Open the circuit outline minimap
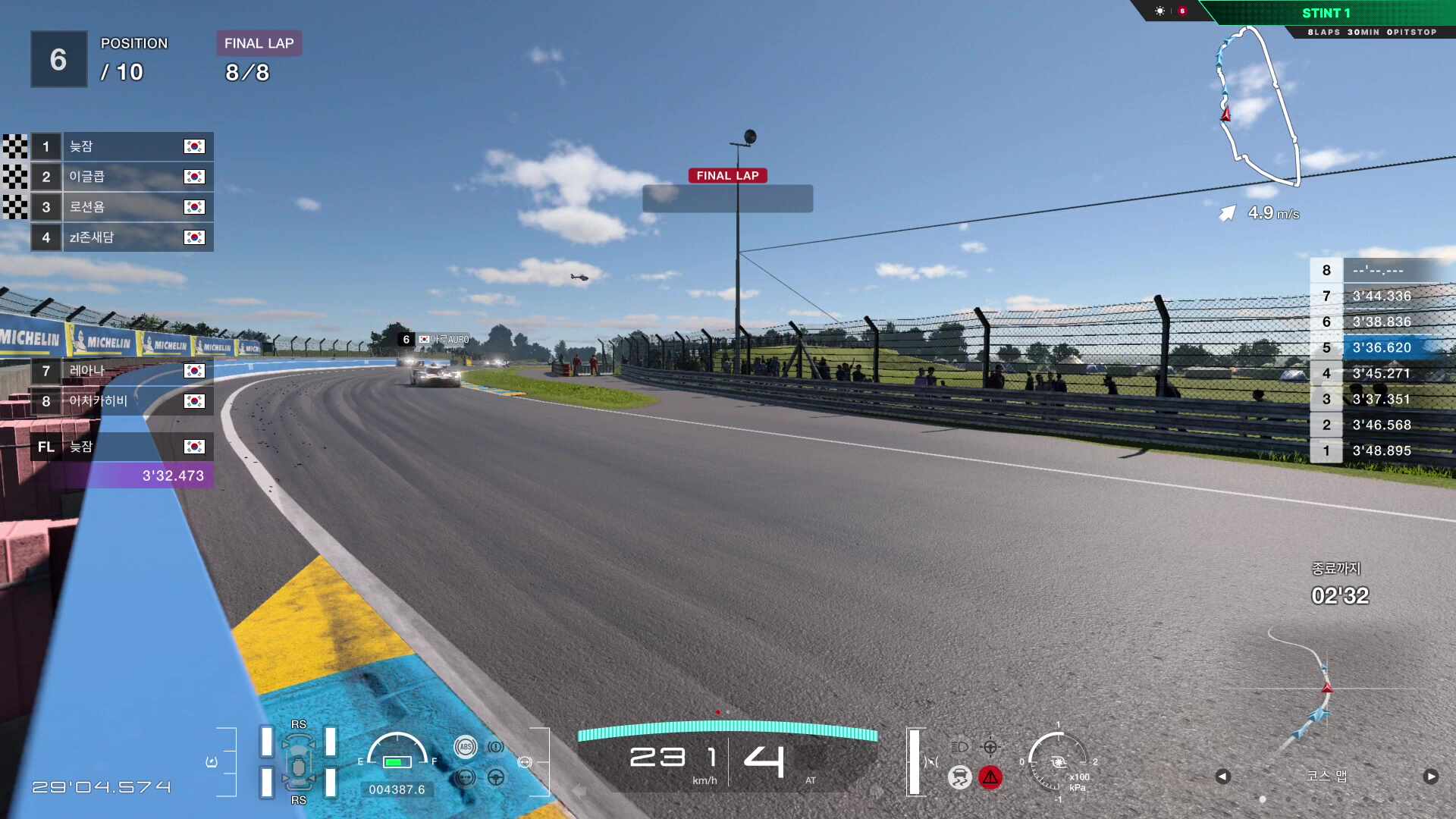1456x819 pixels. [1257, 106]
